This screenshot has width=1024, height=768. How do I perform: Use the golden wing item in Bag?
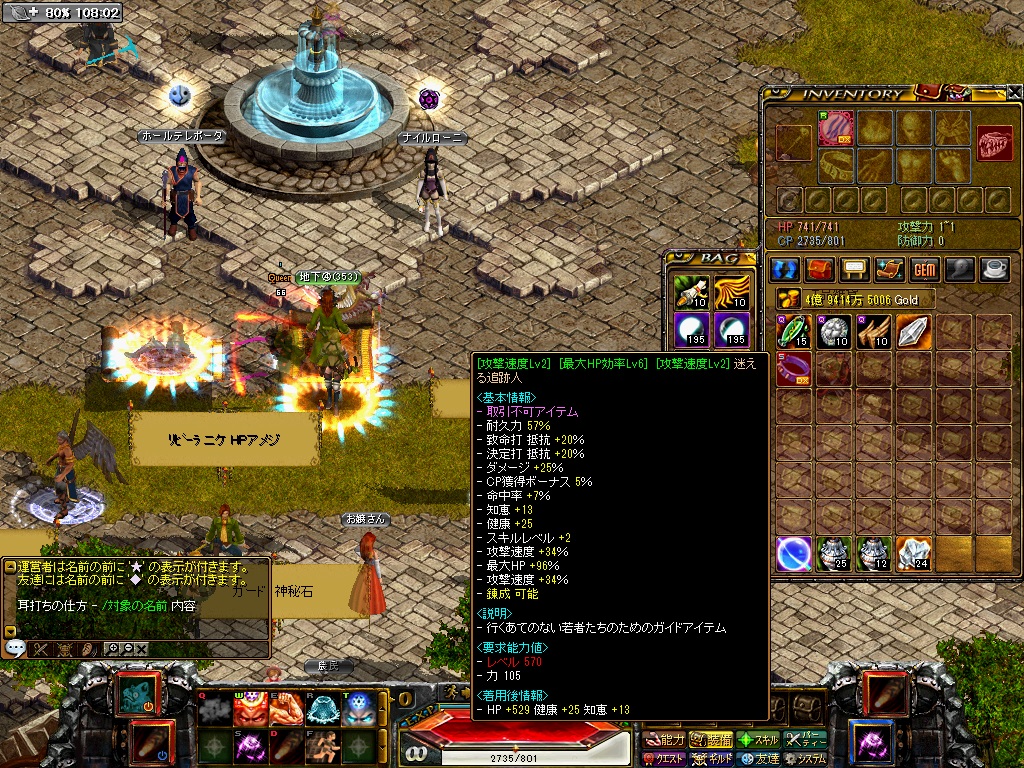731,291
